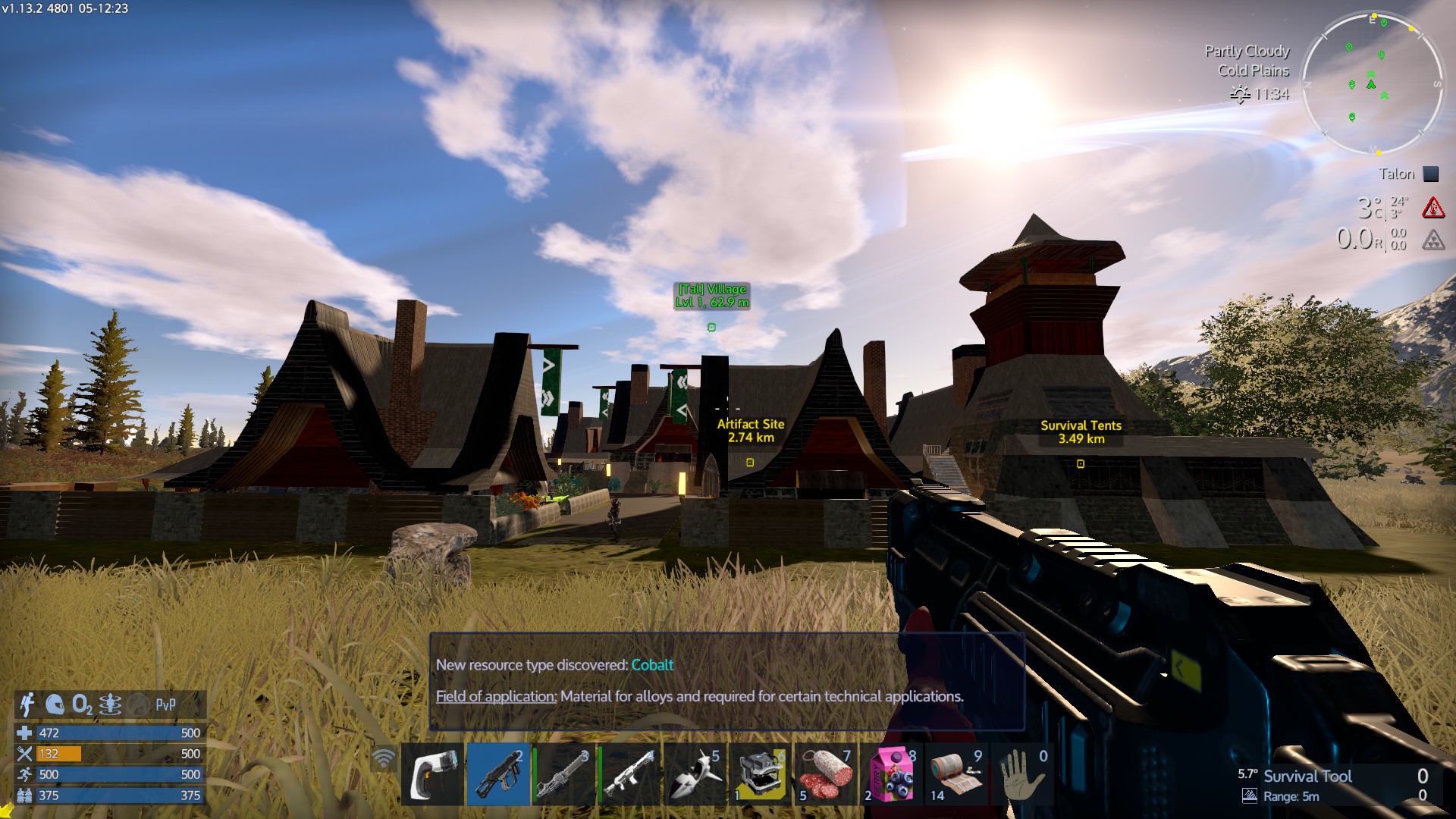
Task: Choose the berry juice carton slot
Action: [x=890, y=774]
